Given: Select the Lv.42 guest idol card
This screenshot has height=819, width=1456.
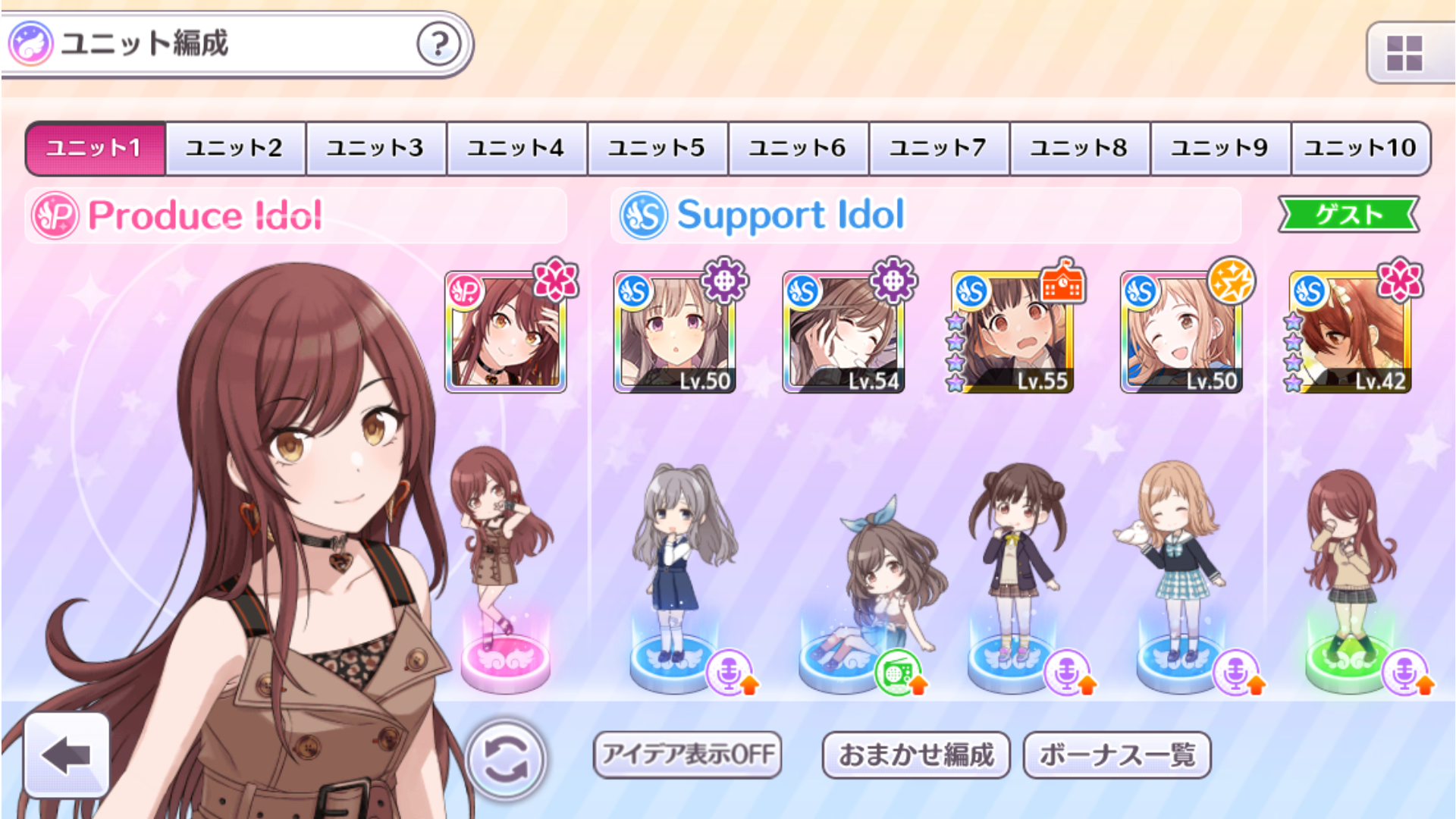Looking at the screenshot, I should 1350,333.
